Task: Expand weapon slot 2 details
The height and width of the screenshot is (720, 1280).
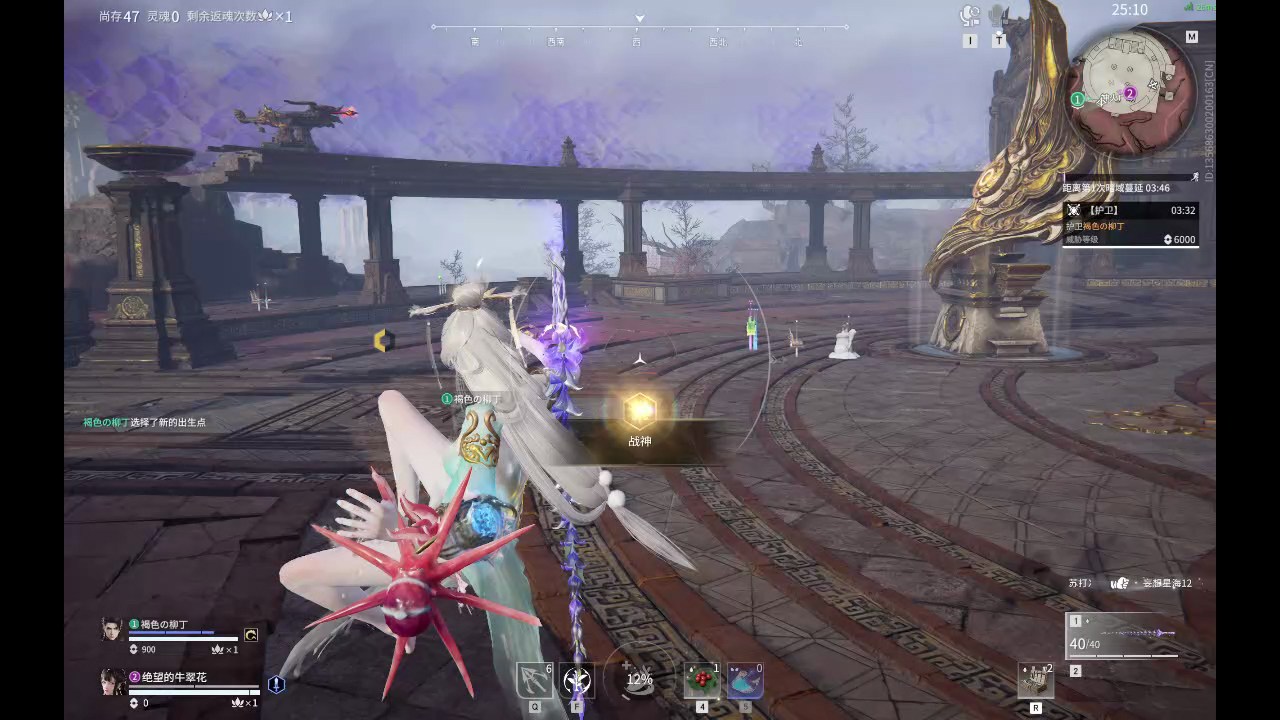Action: click(x=1075, y=671)
